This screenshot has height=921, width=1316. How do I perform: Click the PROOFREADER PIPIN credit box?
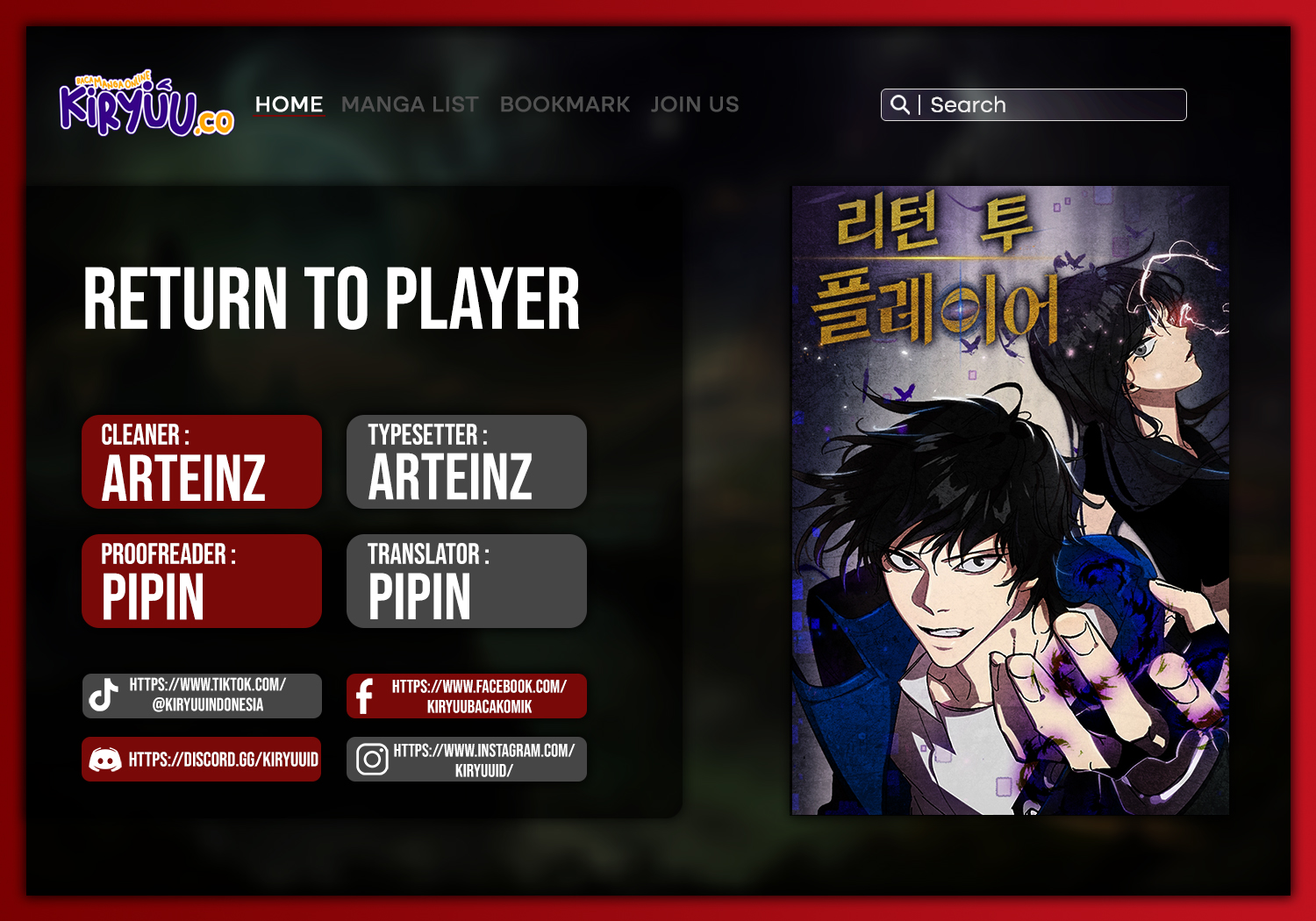(x=201, y=581)
